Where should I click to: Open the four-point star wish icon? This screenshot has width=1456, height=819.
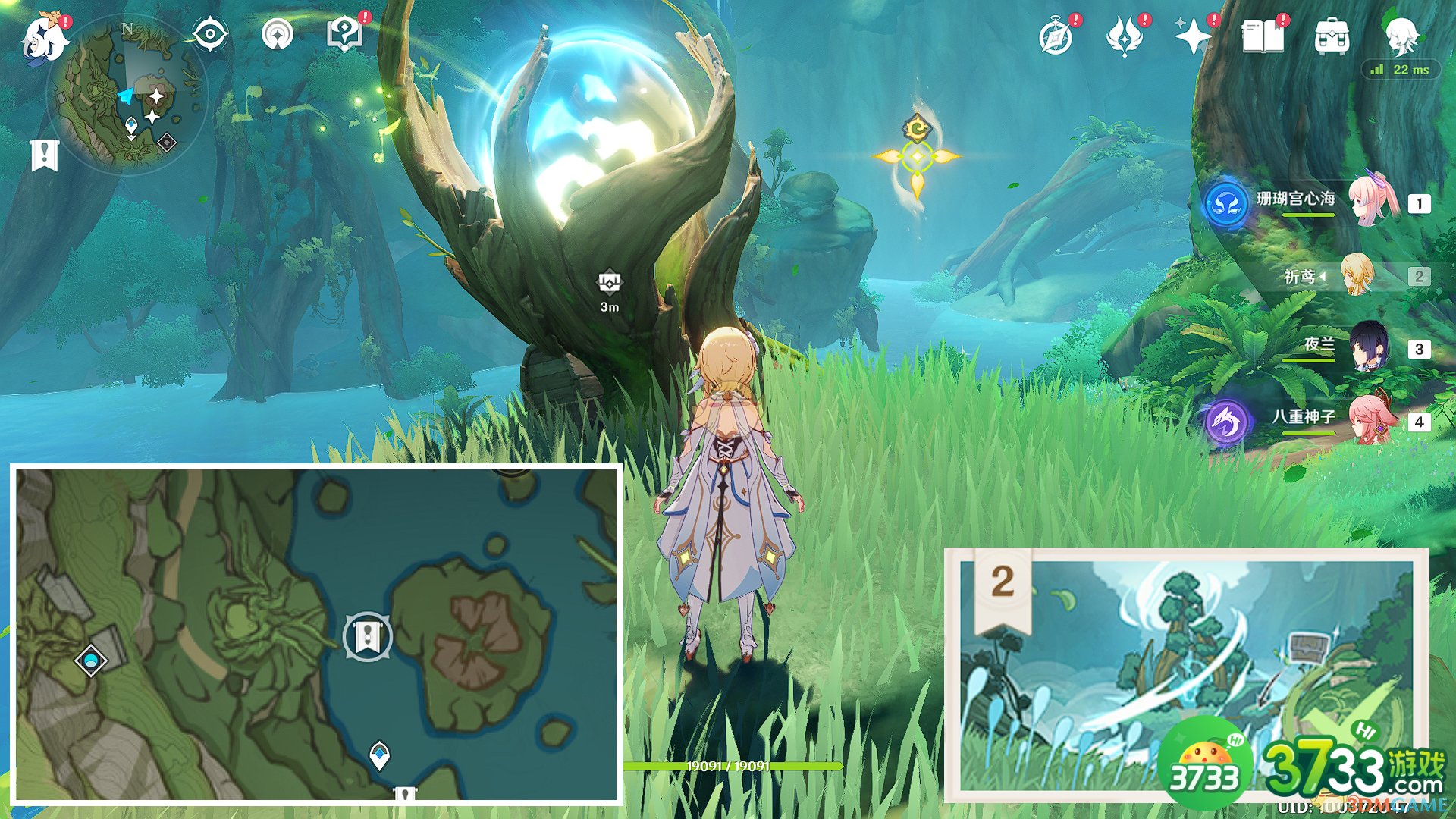click(x=1192, y=36)
